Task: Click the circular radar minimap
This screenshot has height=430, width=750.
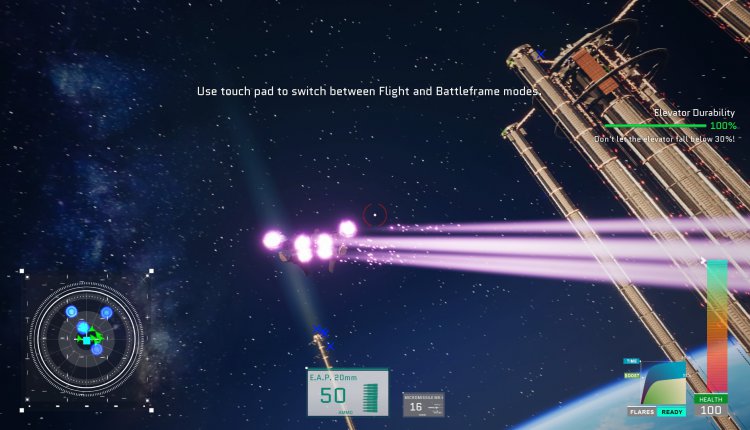Action: tap(86, 338)
